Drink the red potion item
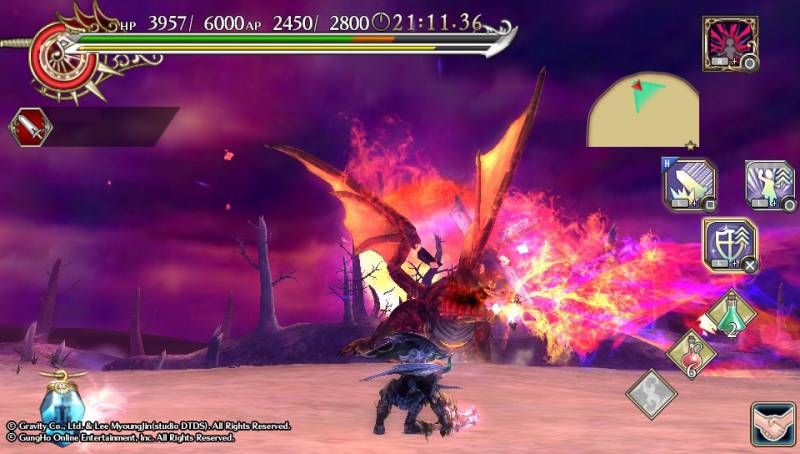The height and width of the screenshot is (454, 800). pyautogui.click(x=689, y=352)
